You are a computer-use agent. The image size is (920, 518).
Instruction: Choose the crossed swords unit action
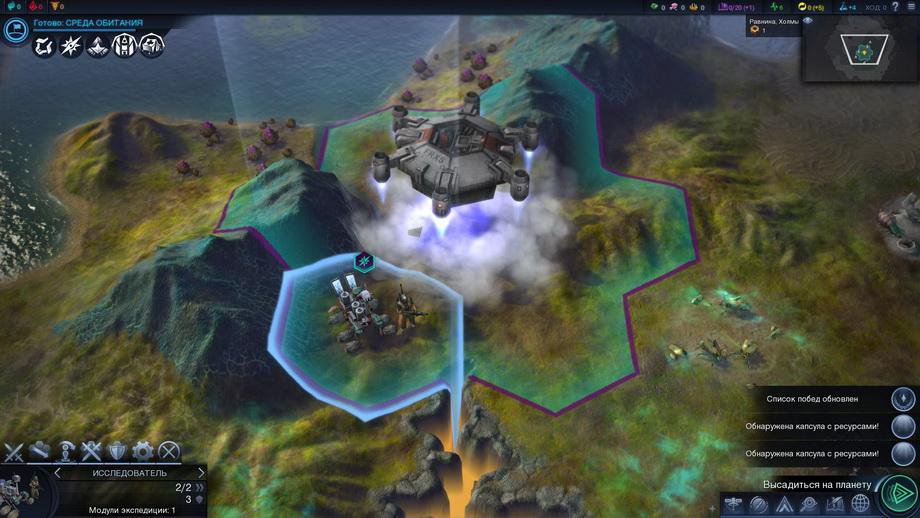point(14,451)
